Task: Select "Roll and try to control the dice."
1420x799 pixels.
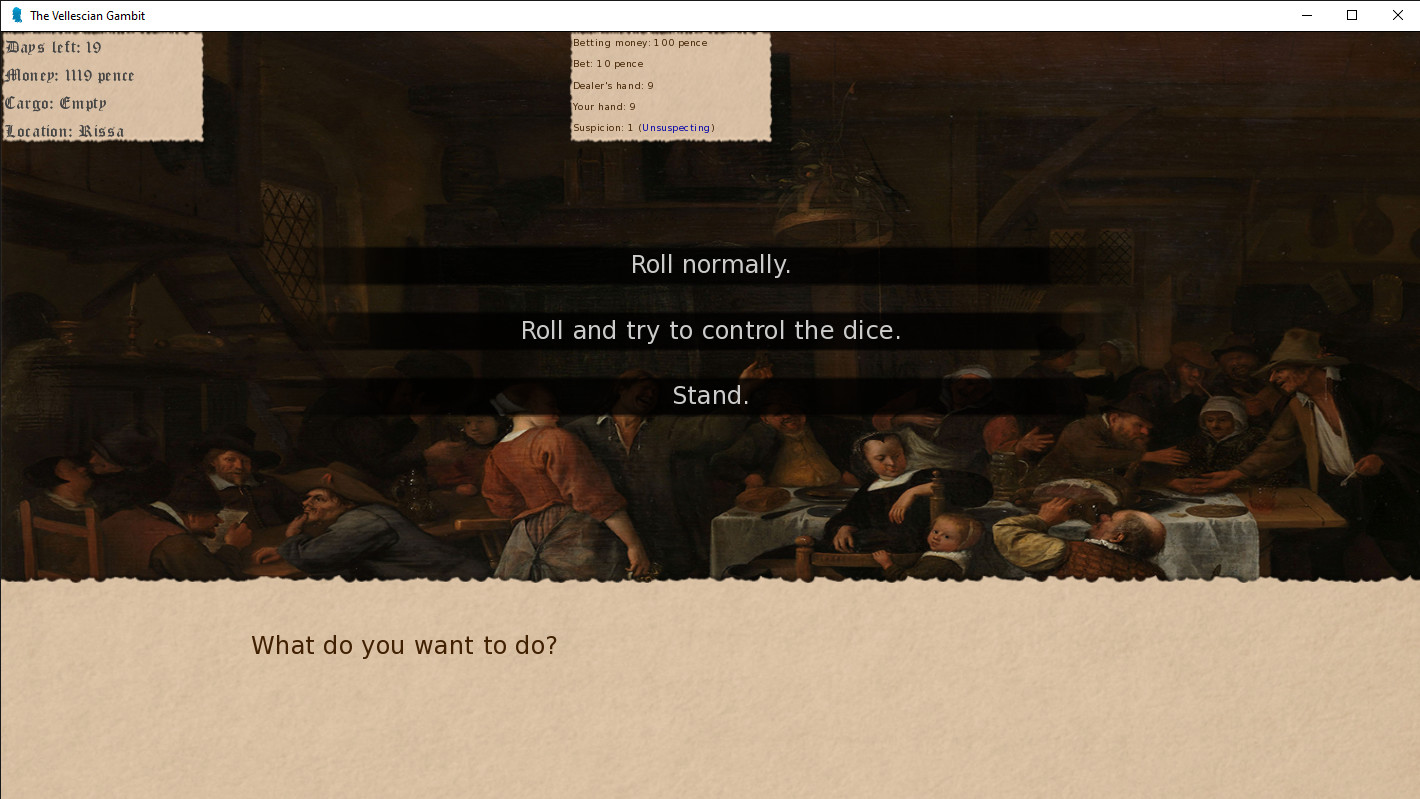Action: click(710, 330)
